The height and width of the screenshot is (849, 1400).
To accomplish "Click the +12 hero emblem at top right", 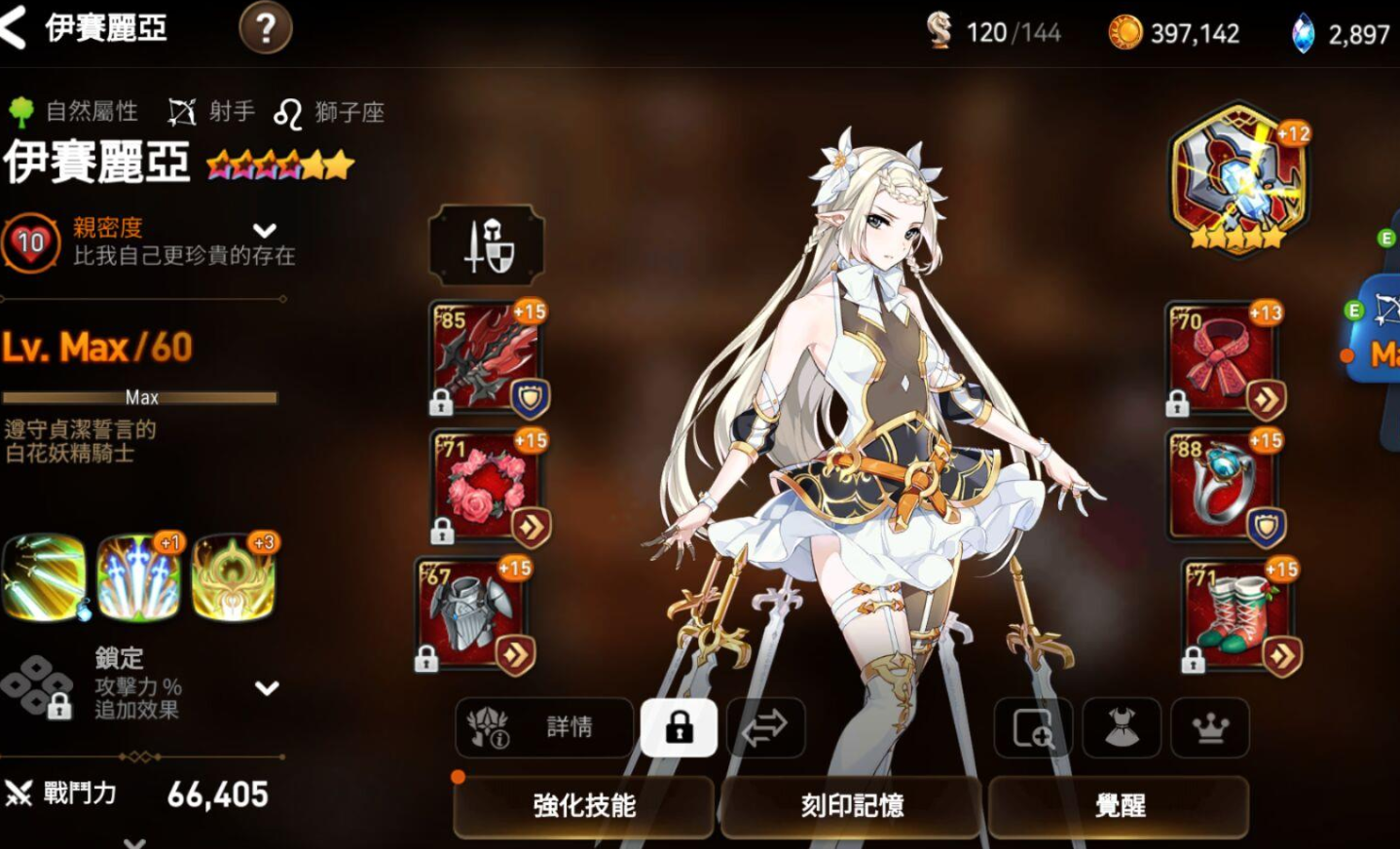I will pyautogui.click(x=1234, y=180).
